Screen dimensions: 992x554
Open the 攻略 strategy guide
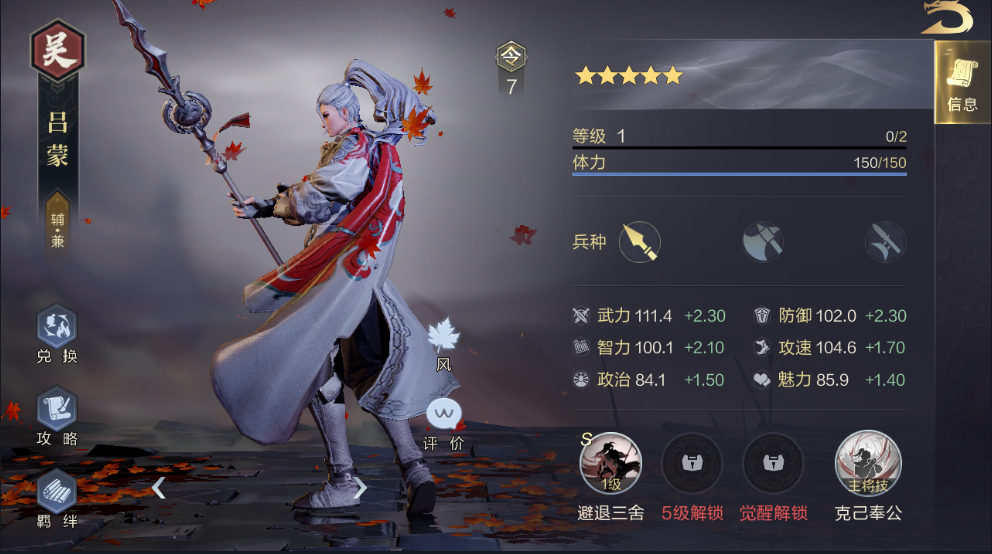click(57, 410)
